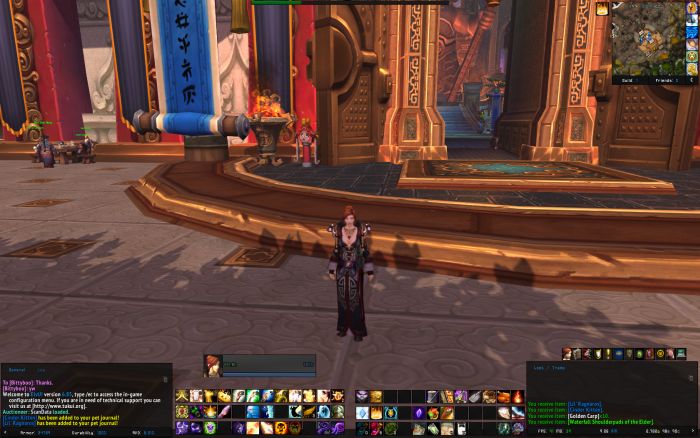Viewport: 700px width, 438px height.
Task: Click the Cinder Kitten pet journal link
Action: click(x=21, y=416)
